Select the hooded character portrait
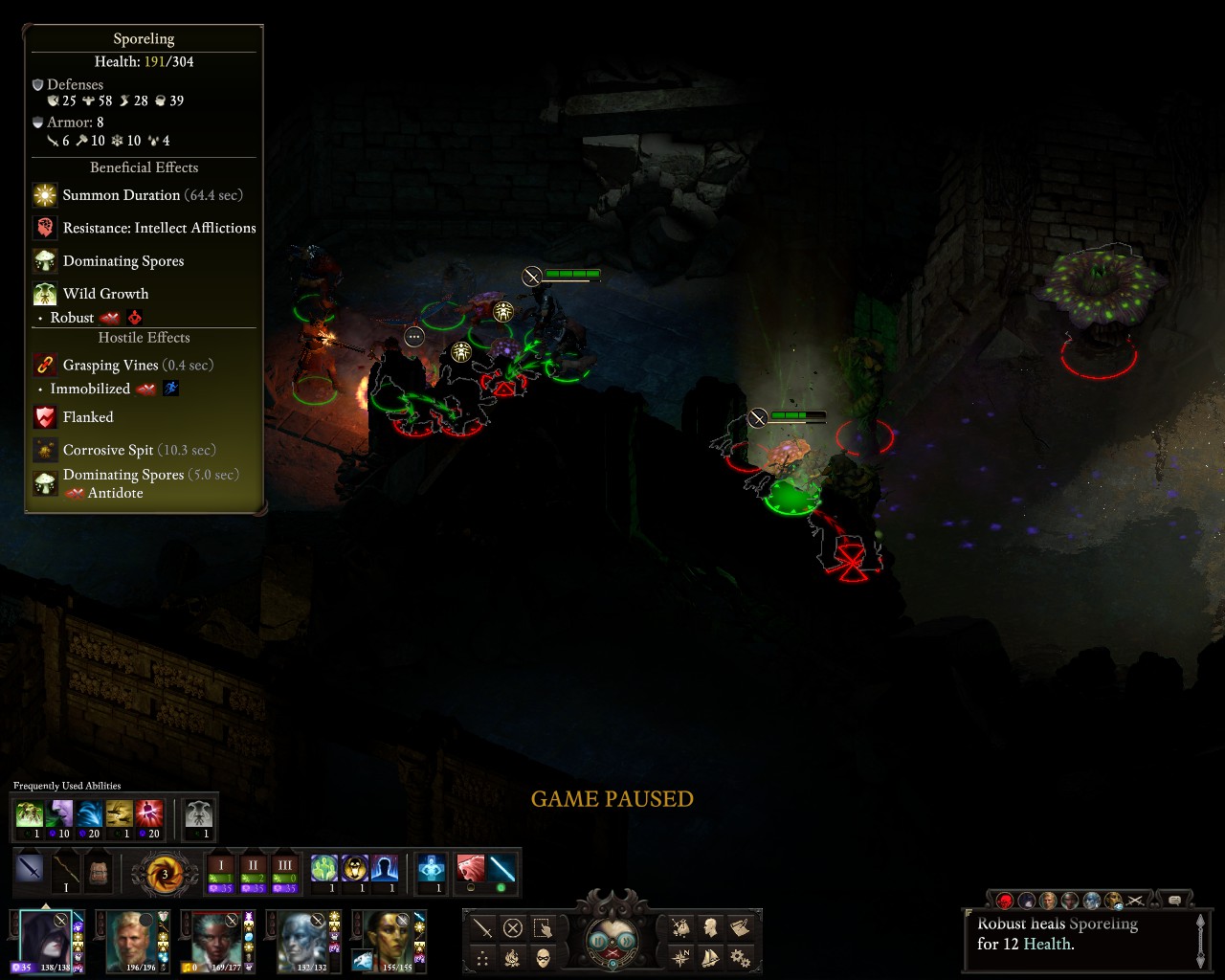1225x980 pixels. pyautogui.click(x=46, y=938)
